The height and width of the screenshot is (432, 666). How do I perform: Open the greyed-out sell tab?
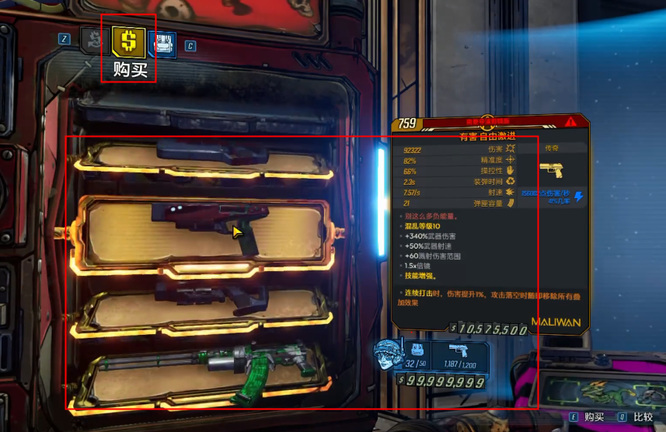[94, 41]
